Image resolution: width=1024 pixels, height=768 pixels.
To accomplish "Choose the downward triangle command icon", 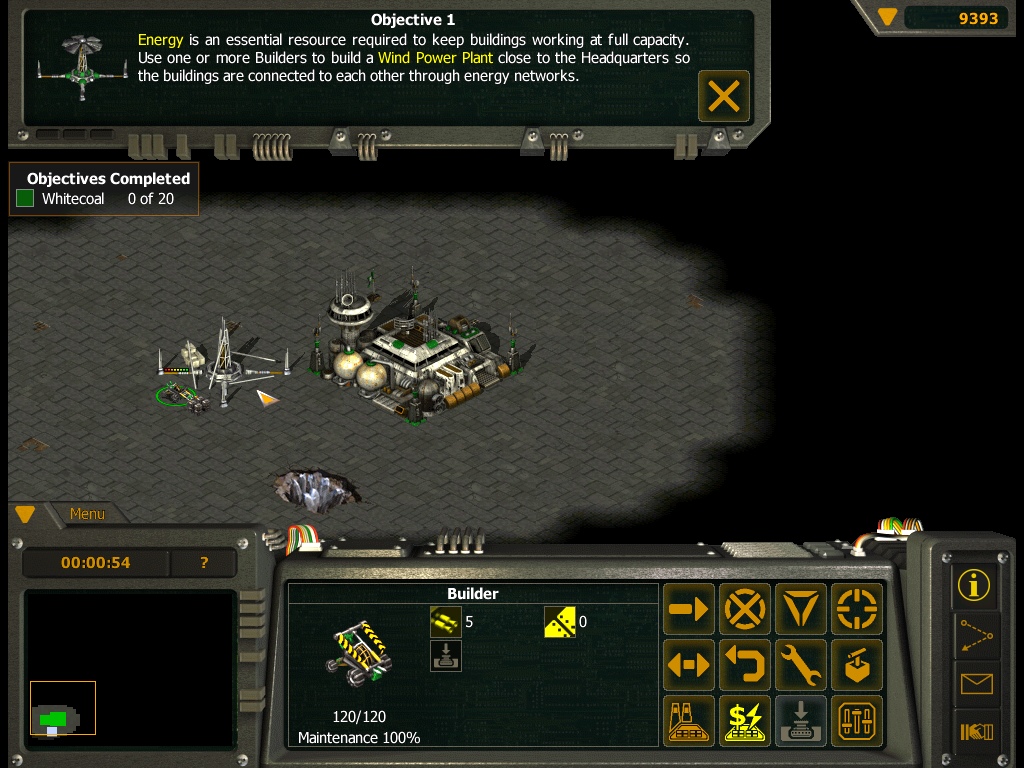I will click(x=801, y=609).
